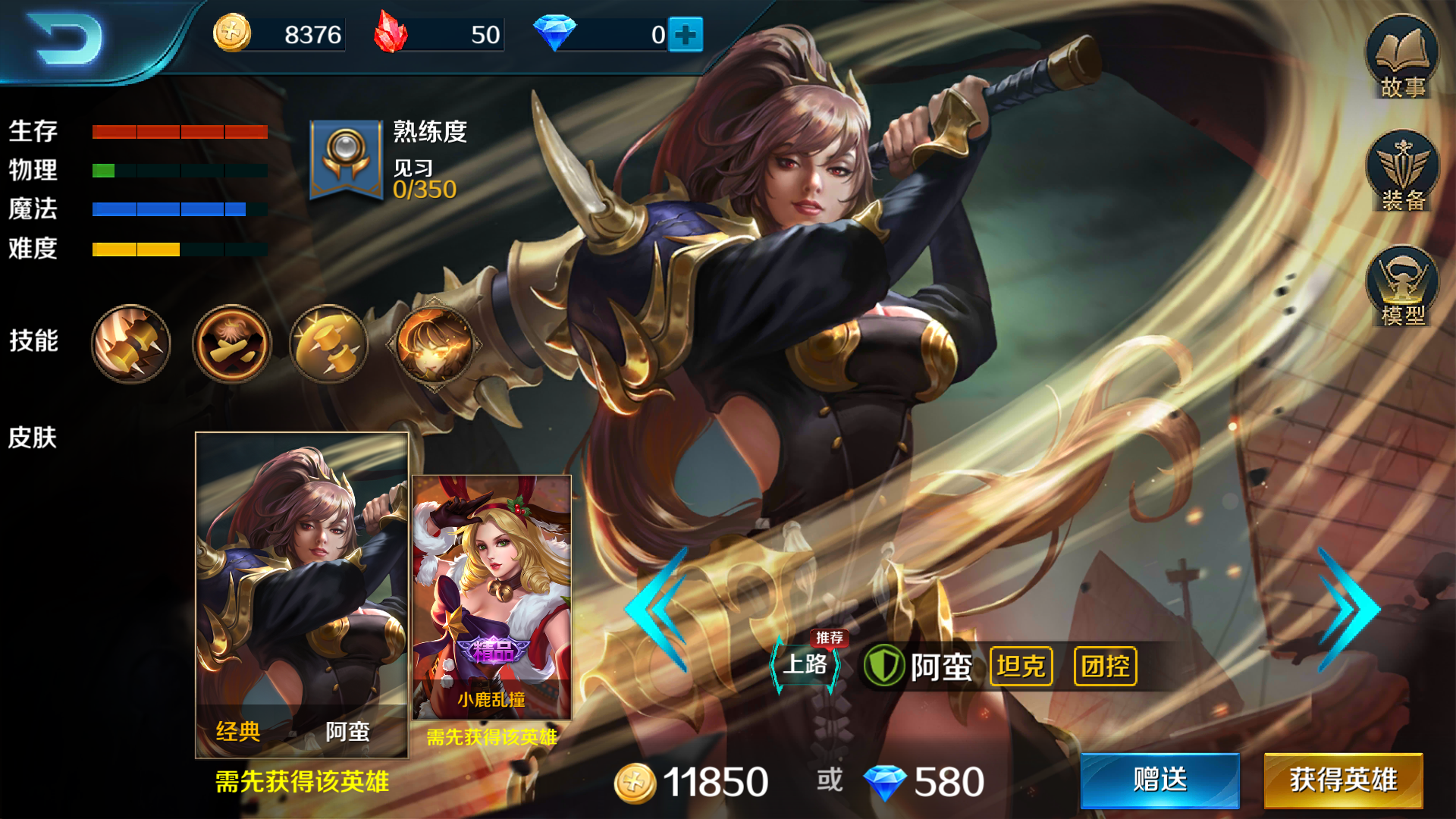Click the 熟练度 proficiency badge
The width and height of the screenshot is (1456, 819).
[347, 159]
